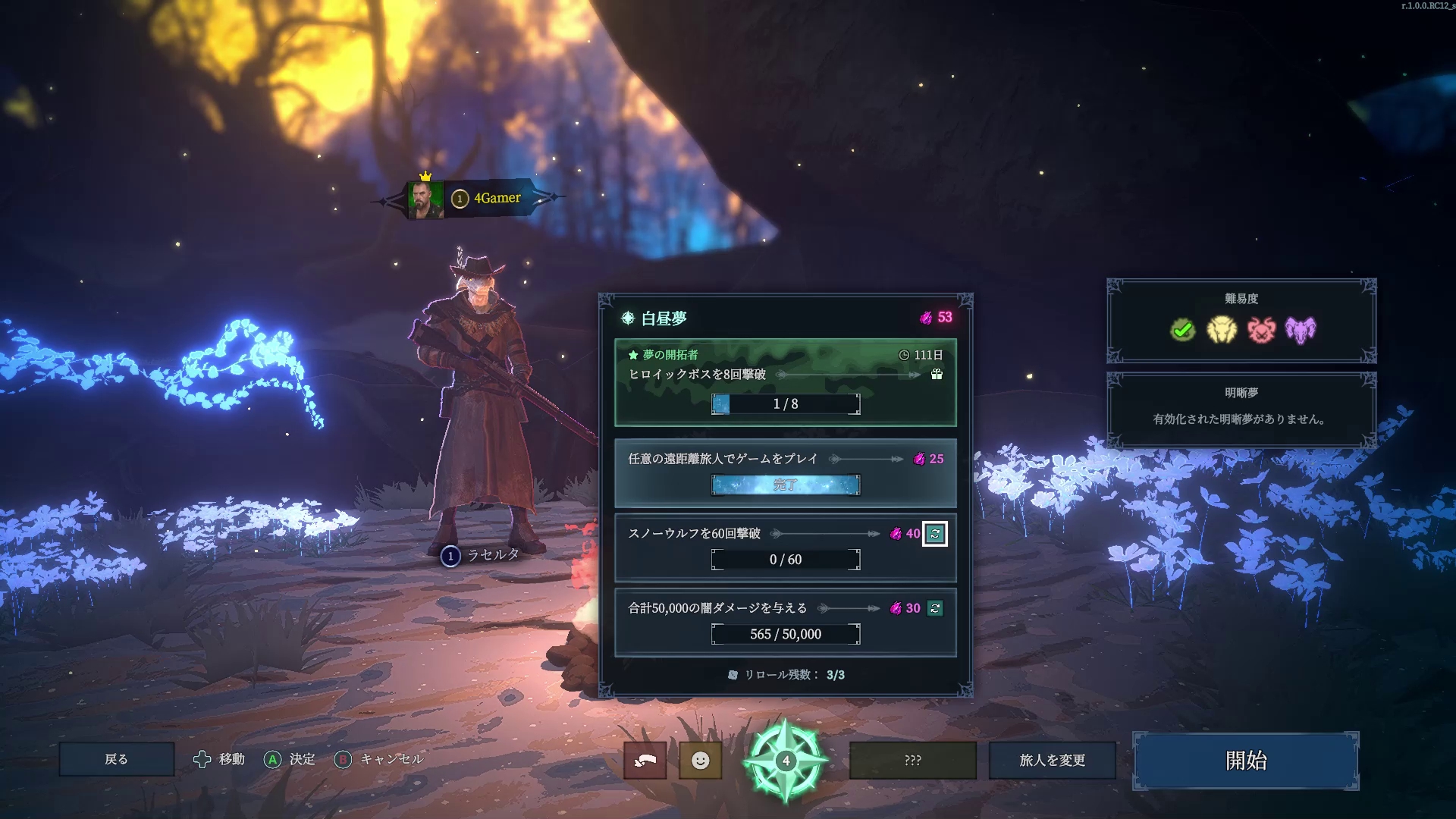Click the red return-arrow button
This screenshot has width=1456, height=819.
click(x=645, y=760)
